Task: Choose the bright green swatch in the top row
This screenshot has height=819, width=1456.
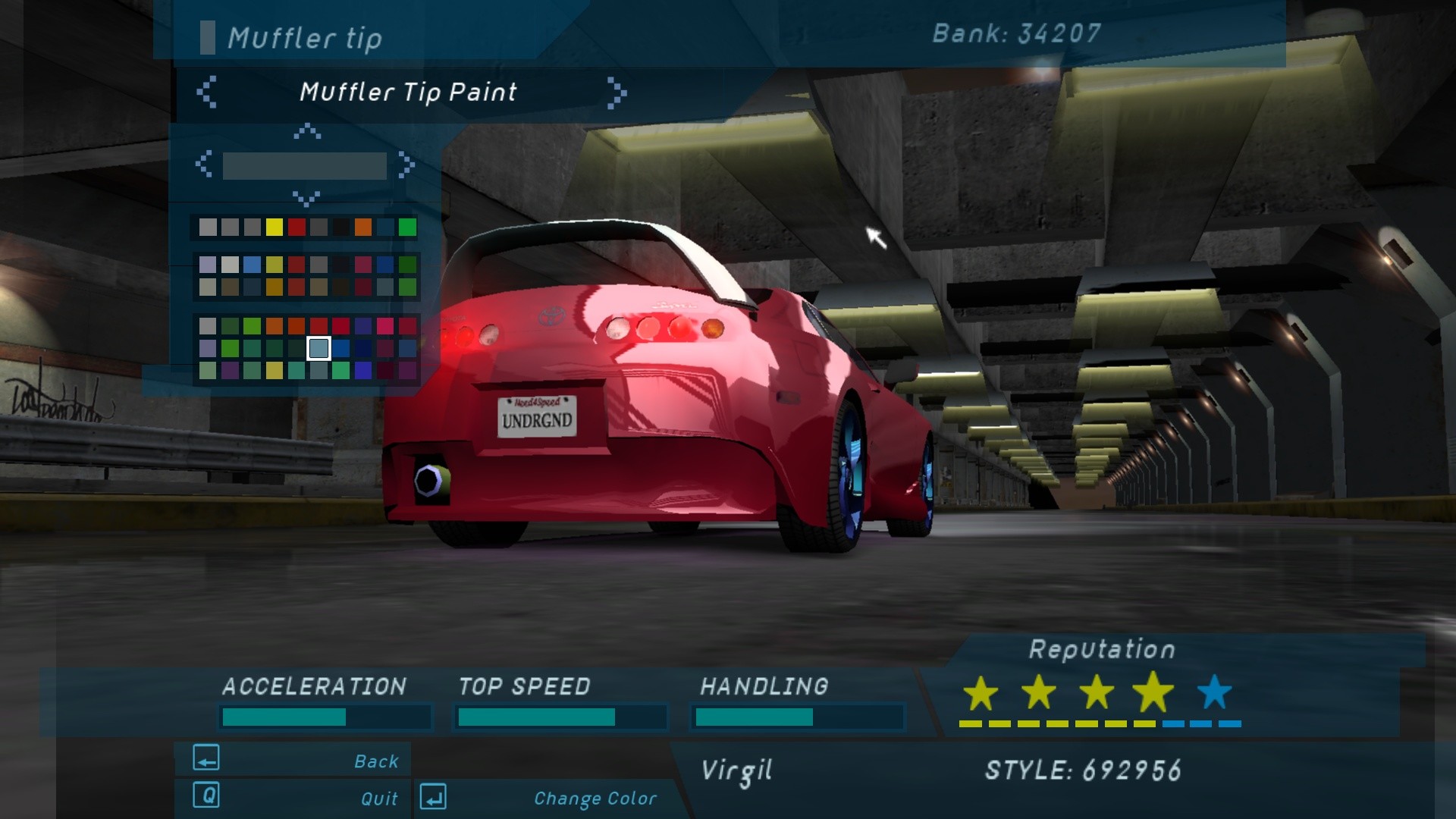Action: click(407, 227)
